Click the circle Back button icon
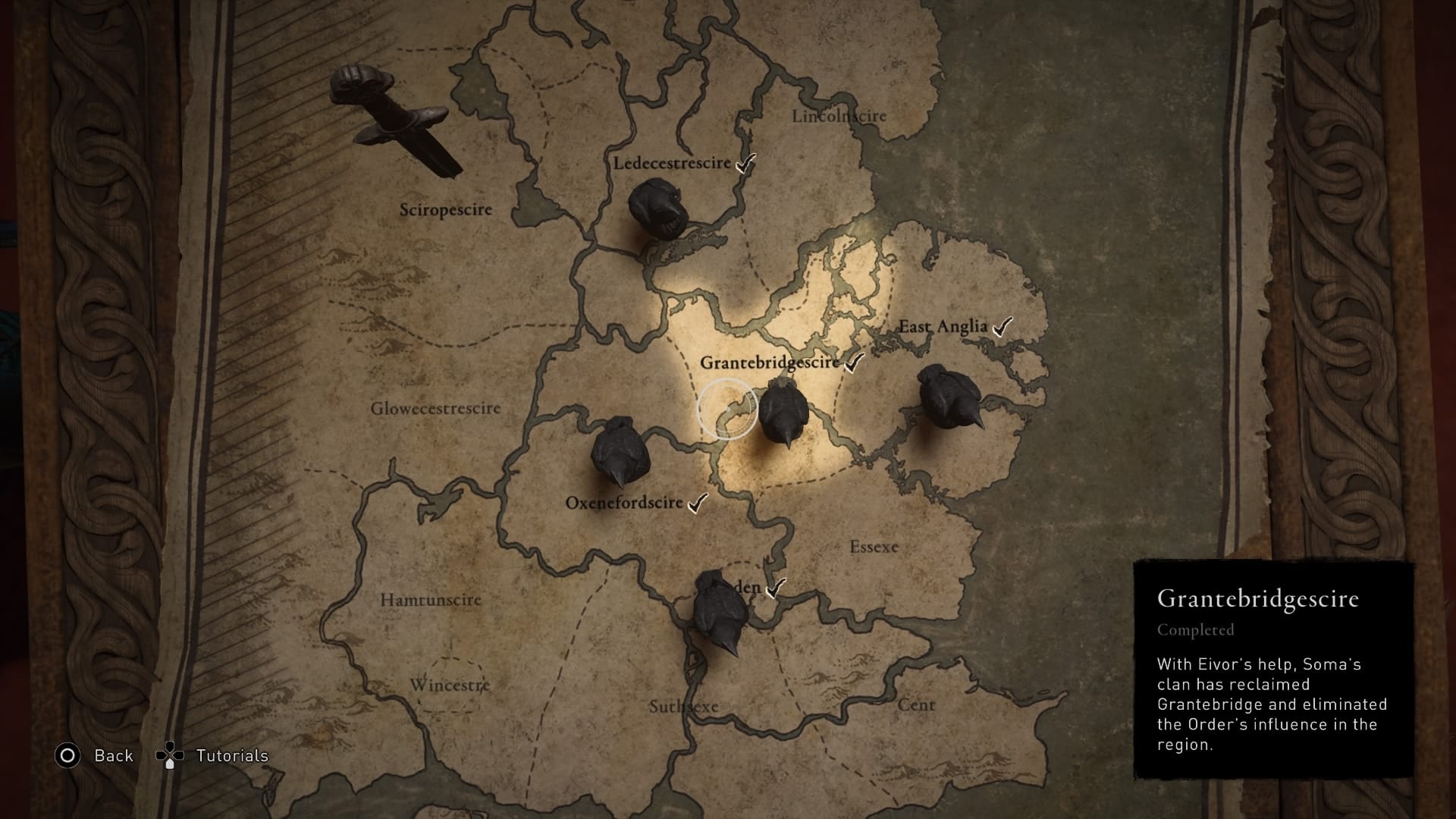Viewport: 1456px width, 819px height. [68, 755]
